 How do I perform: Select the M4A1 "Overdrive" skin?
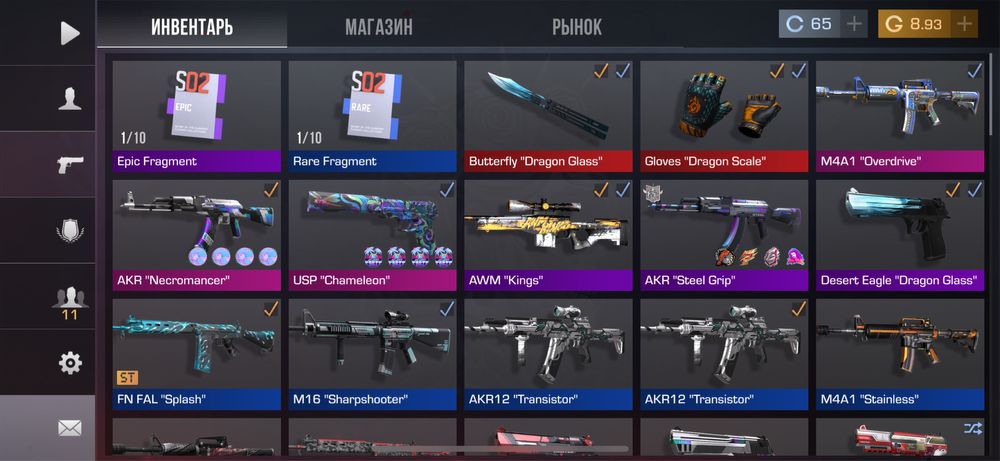(900, 115)
